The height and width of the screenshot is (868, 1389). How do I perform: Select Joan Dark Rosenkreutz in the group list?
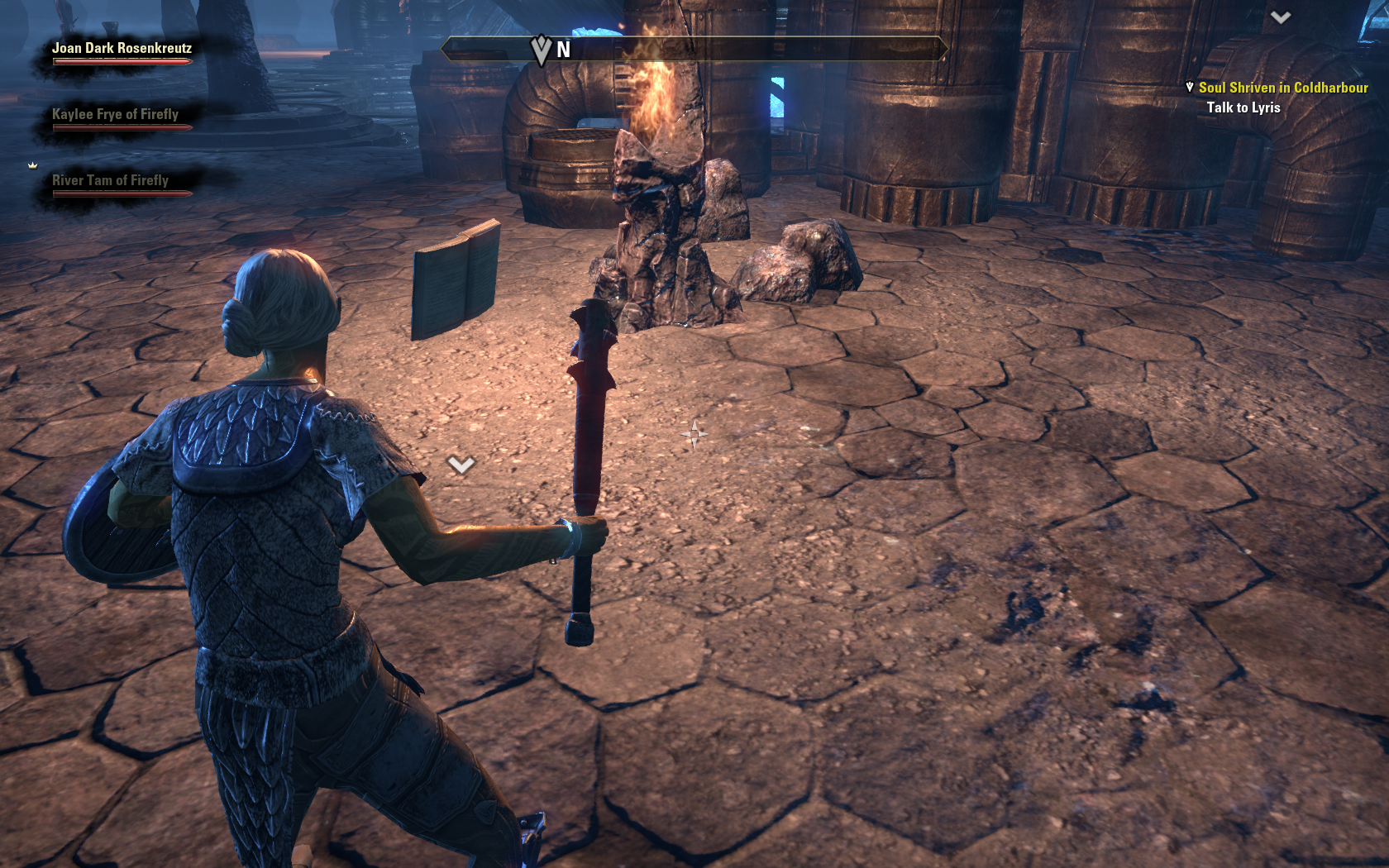(122, 49)
